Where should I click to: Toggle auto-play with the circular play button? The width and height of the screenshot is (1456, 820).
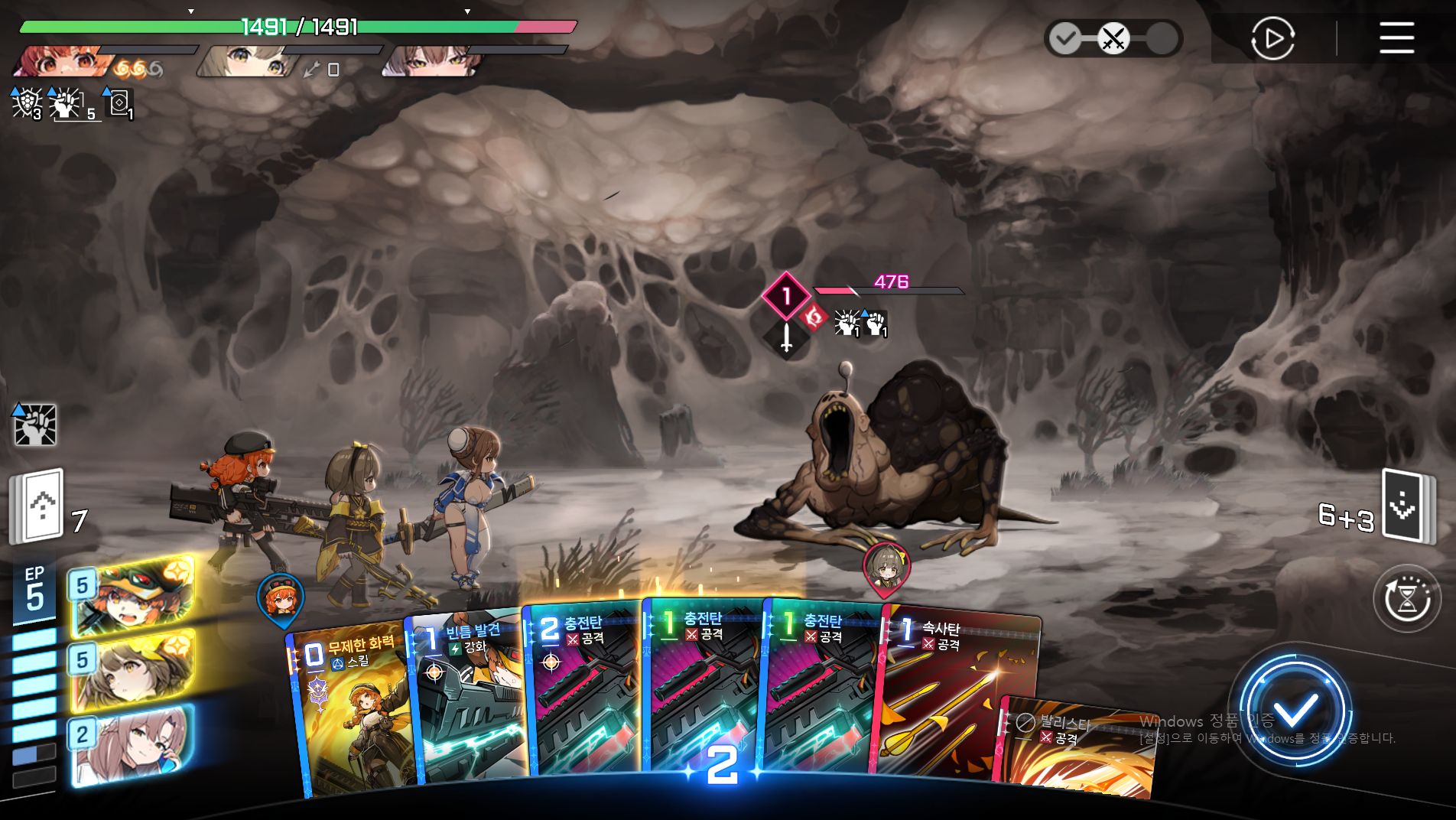[1272, 38]
